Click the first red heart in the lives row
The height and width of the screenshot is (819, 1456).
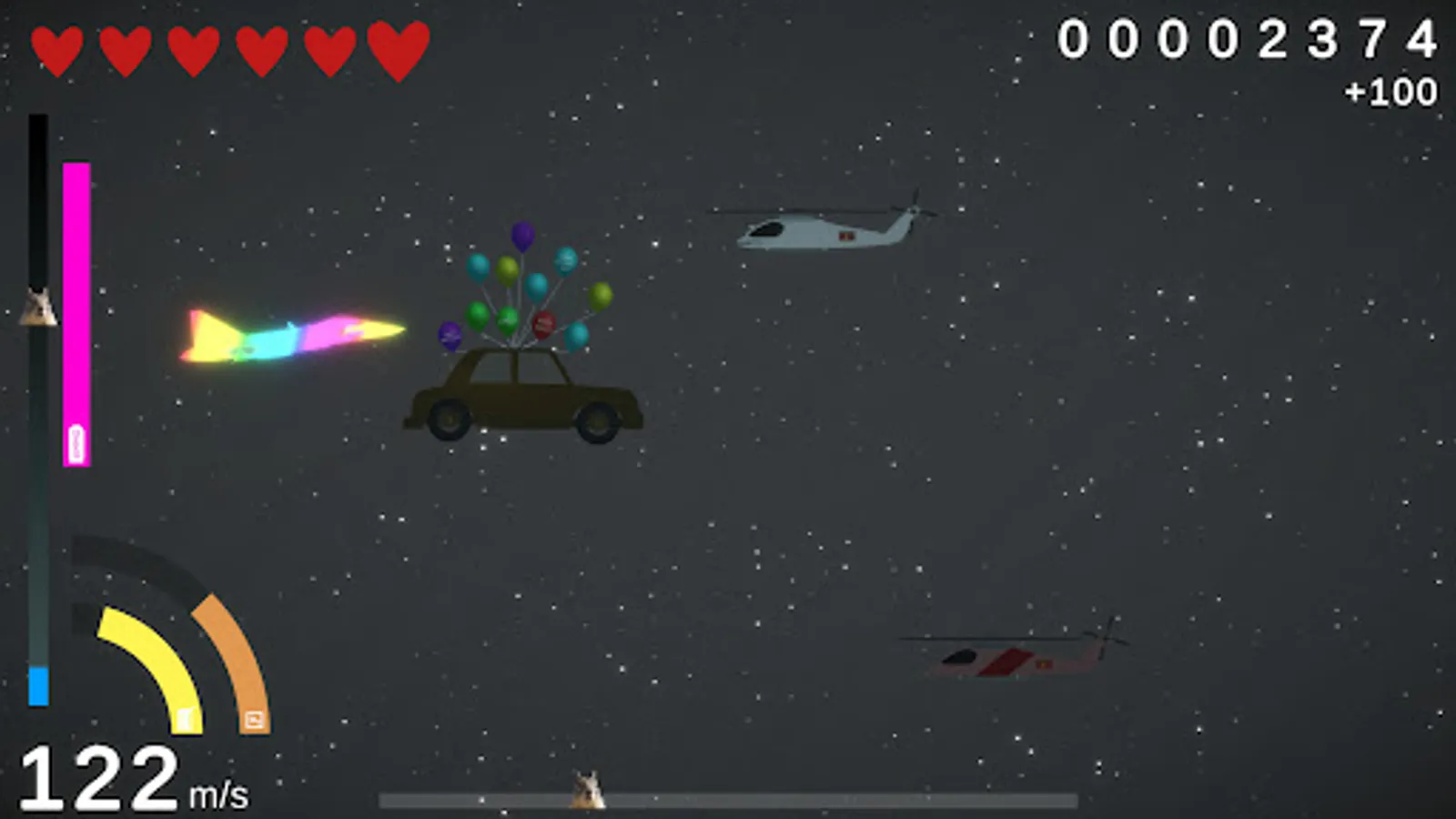click(x=56, y=45)
